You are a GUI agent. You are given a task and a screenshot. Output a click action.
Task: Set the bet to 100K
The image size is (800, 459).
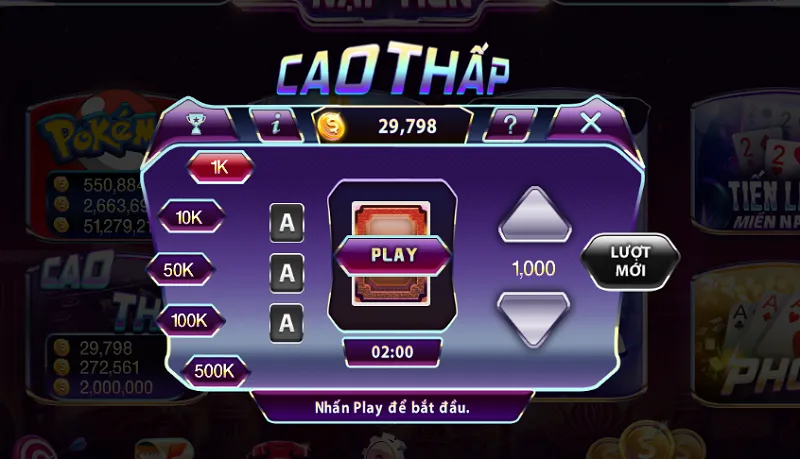tap(190, 321)
